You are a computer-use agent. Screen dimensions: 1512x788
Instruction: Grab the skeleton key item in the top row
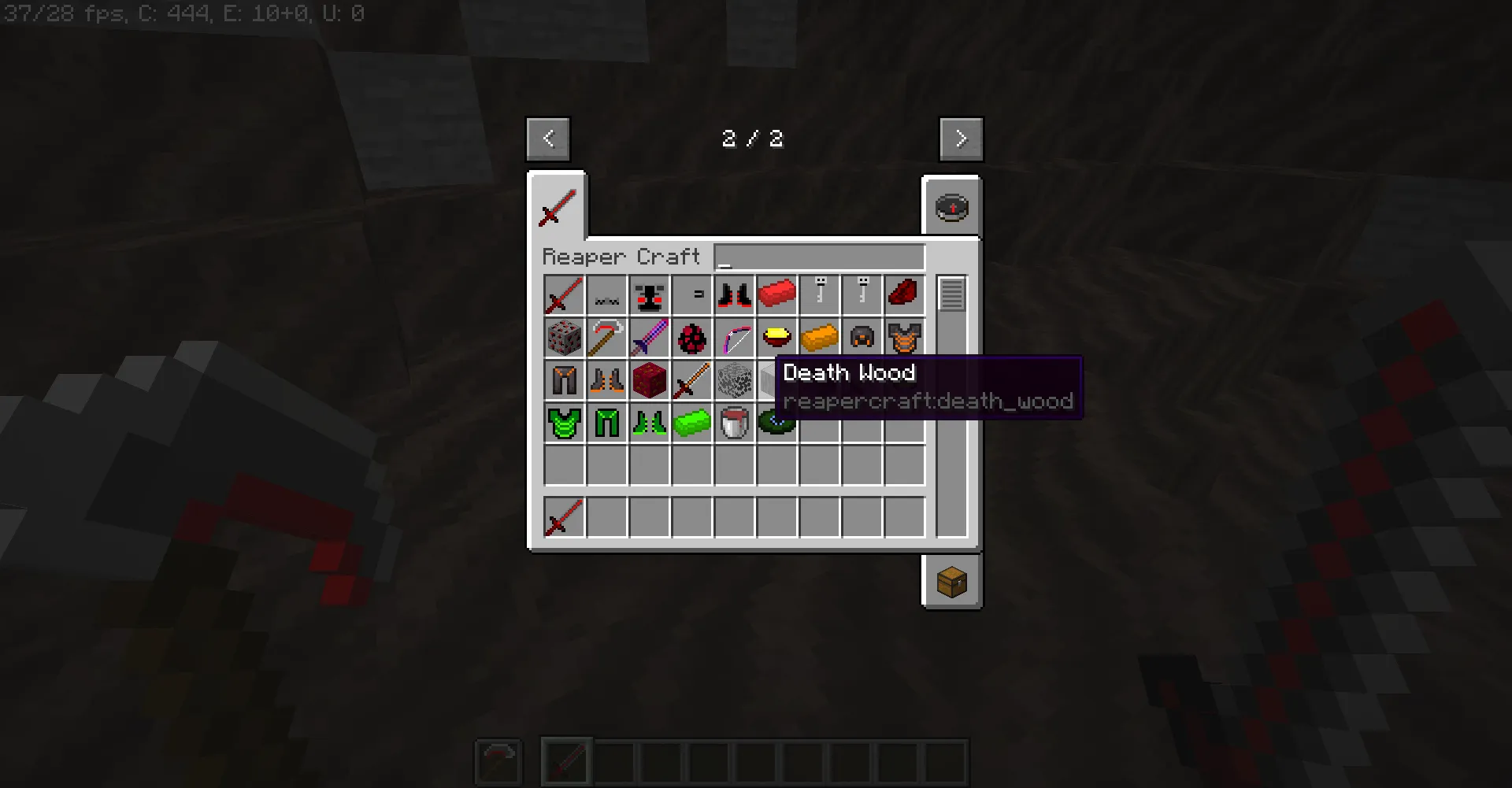click(x=819, y=295)
